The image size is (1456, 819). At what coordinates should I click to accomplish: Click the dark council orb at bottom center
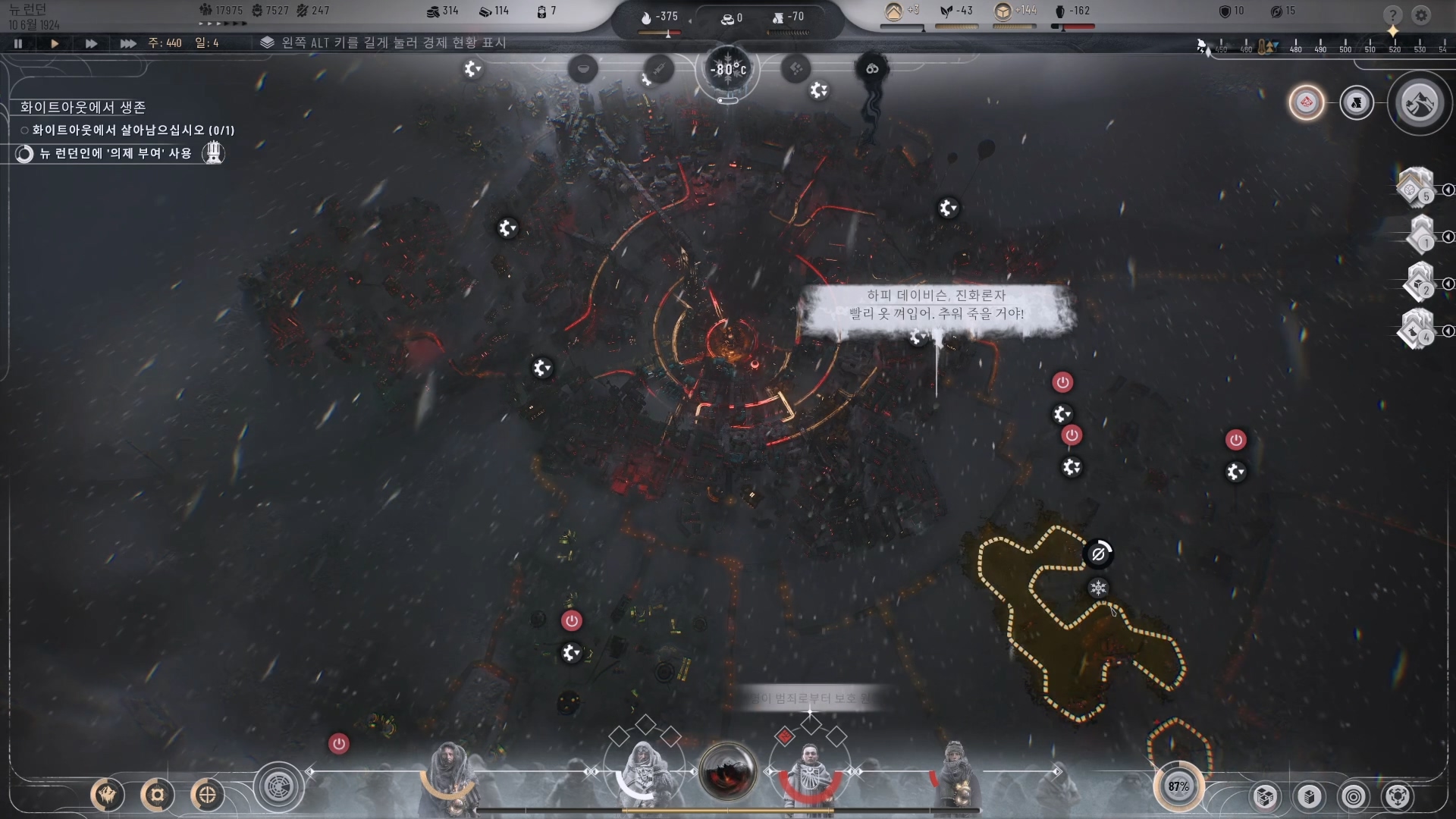pyautogui.click(x=728, y=772)
